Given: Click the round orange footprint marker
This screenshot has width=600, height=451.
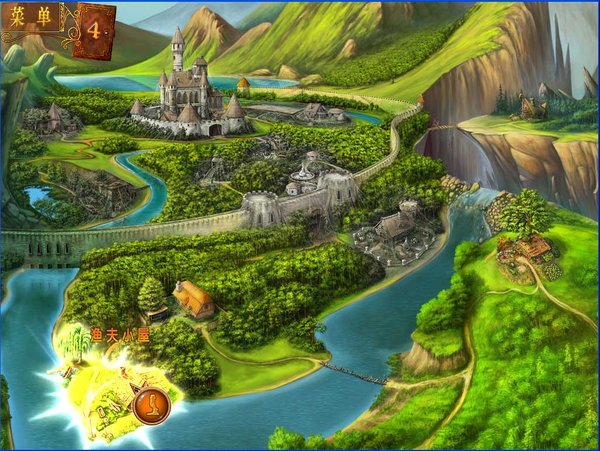Looking at the screenshot, I should tap(149, 406).
